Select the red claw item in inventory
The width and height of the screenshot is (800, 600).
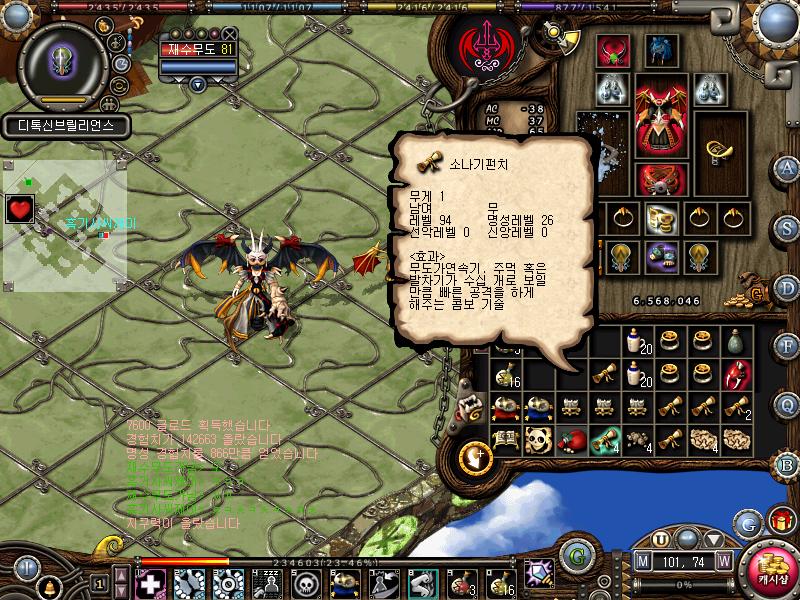[737, 374]
